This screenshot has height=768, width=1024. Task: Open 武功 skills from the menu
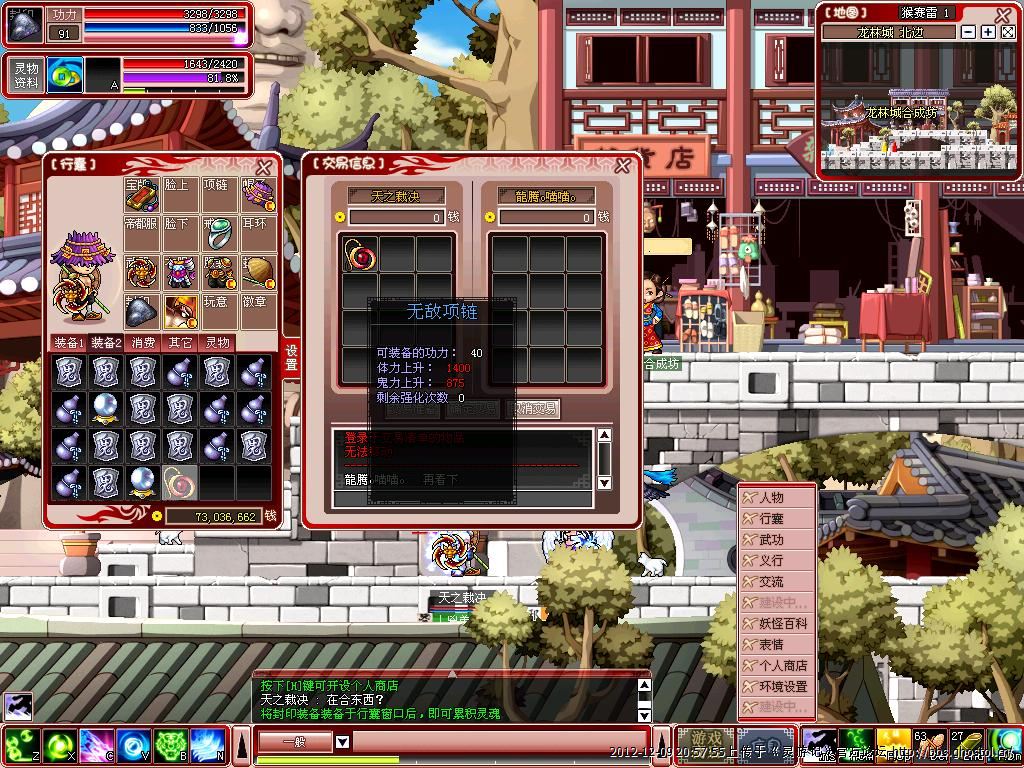pyautogui.click(x=772, y=539)
